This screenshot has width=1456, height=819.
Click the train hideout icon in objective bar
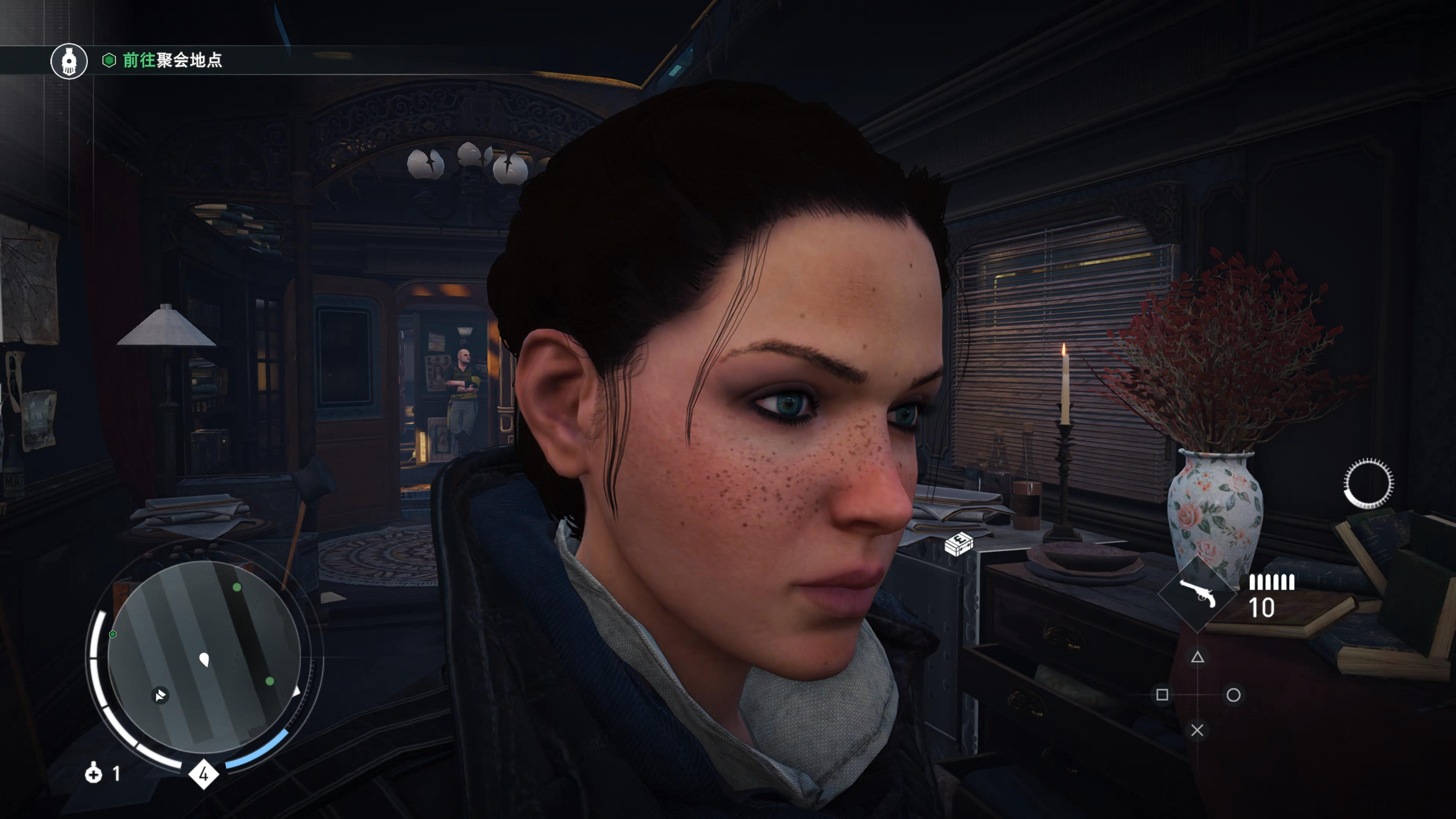69,61
